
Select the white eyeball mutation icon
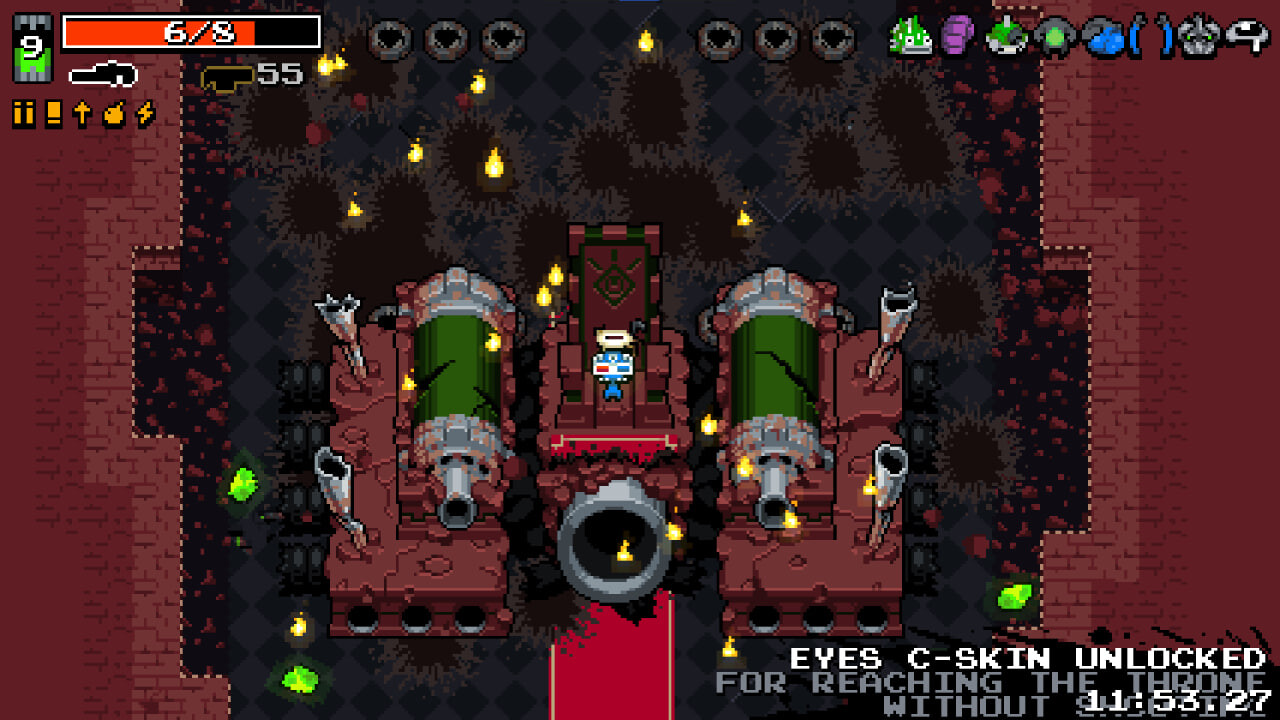[1246, 36]
